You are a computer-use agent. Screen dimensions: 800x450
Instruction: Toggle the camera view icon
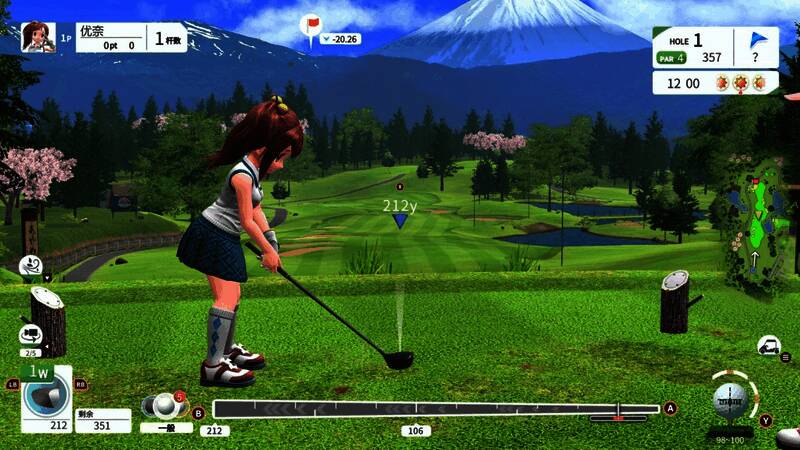click(x=30, y=334)
